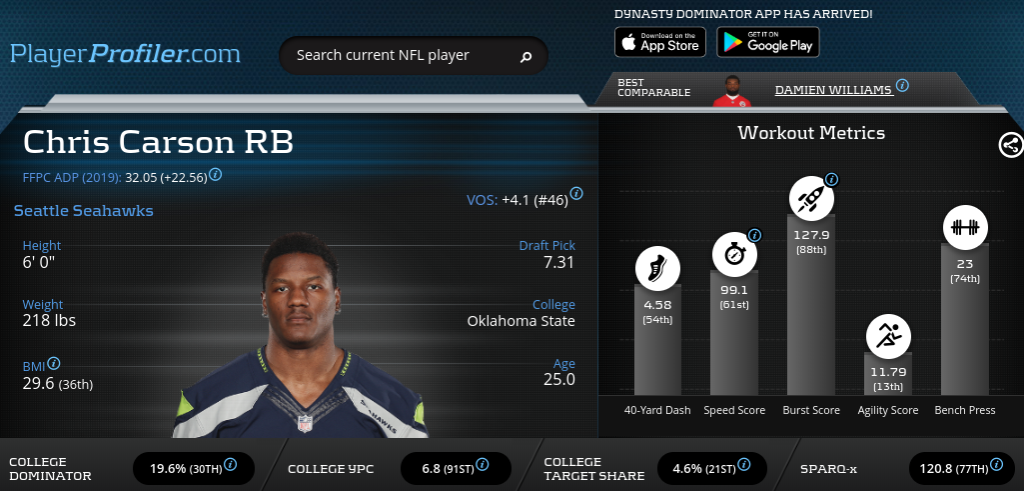The image size is (1024, 491).
Task: Click the Bench Press dumbbell icon
Action: (964, 227)
